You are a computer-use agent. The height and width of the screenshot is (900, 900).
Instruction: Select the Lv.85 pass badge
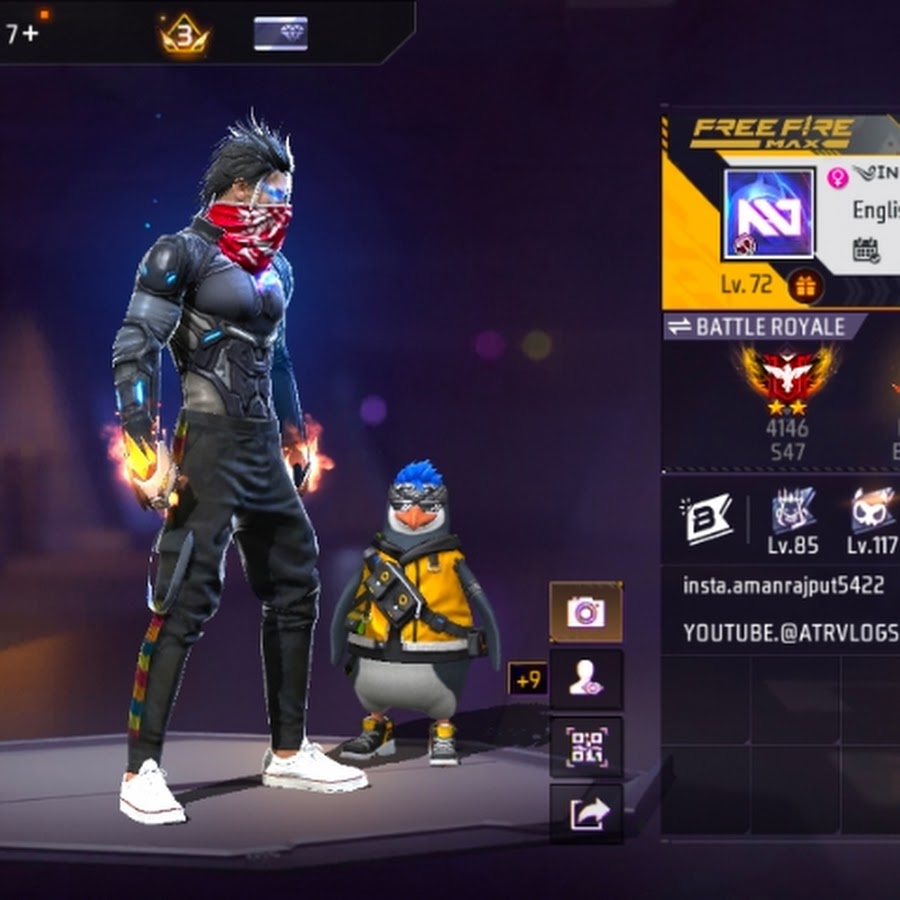pyautogui.click(x=793, y=513)
